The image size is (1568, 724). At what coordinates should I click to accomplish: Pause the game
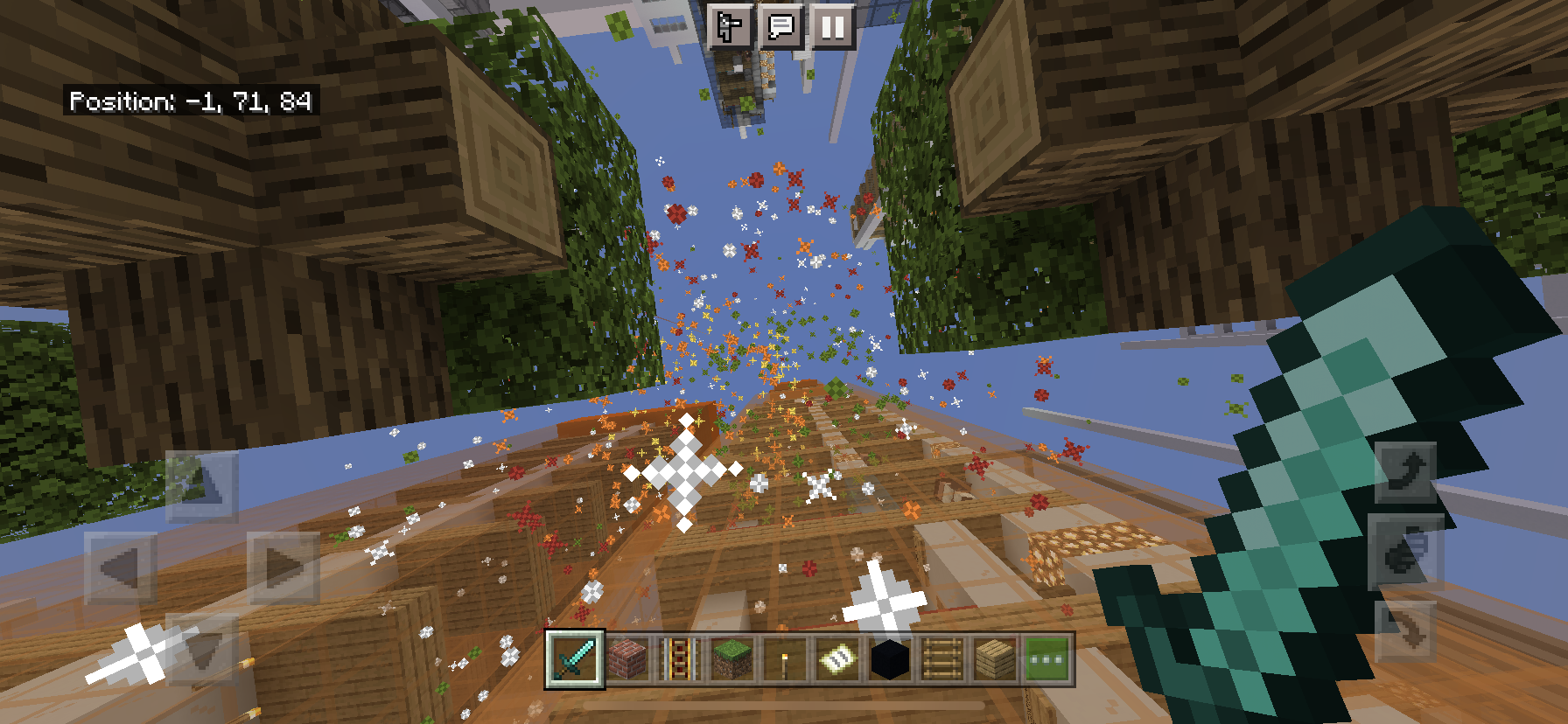[832, 26]
